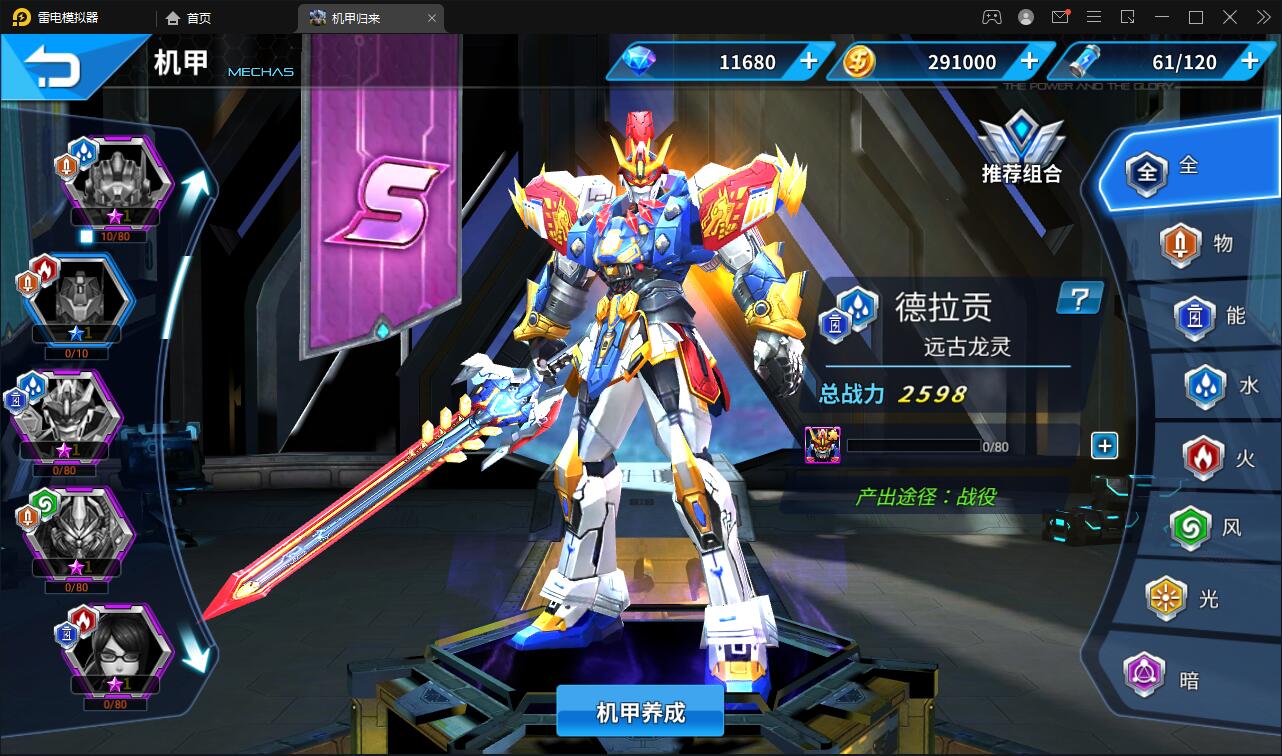
Task: Click the back arrow to leave Mechas screen
Action: click(x=50, y=62)
